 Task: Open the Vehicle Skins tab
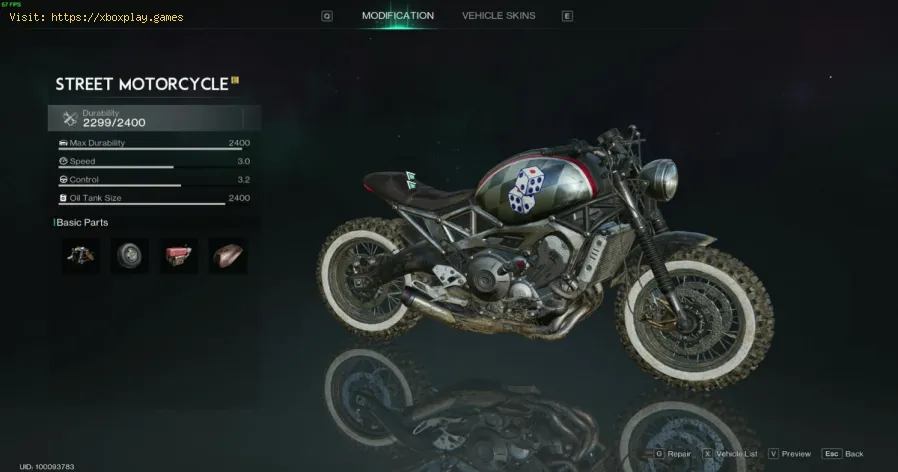[x=498, y=16]
